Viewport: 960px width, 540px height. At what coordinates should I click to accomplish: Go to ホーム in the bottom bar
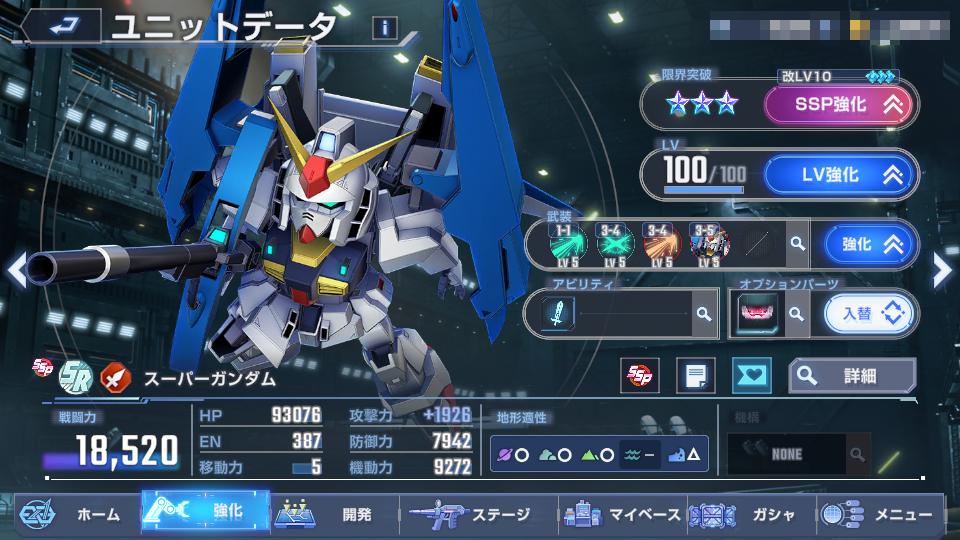(x=75, y=515)
